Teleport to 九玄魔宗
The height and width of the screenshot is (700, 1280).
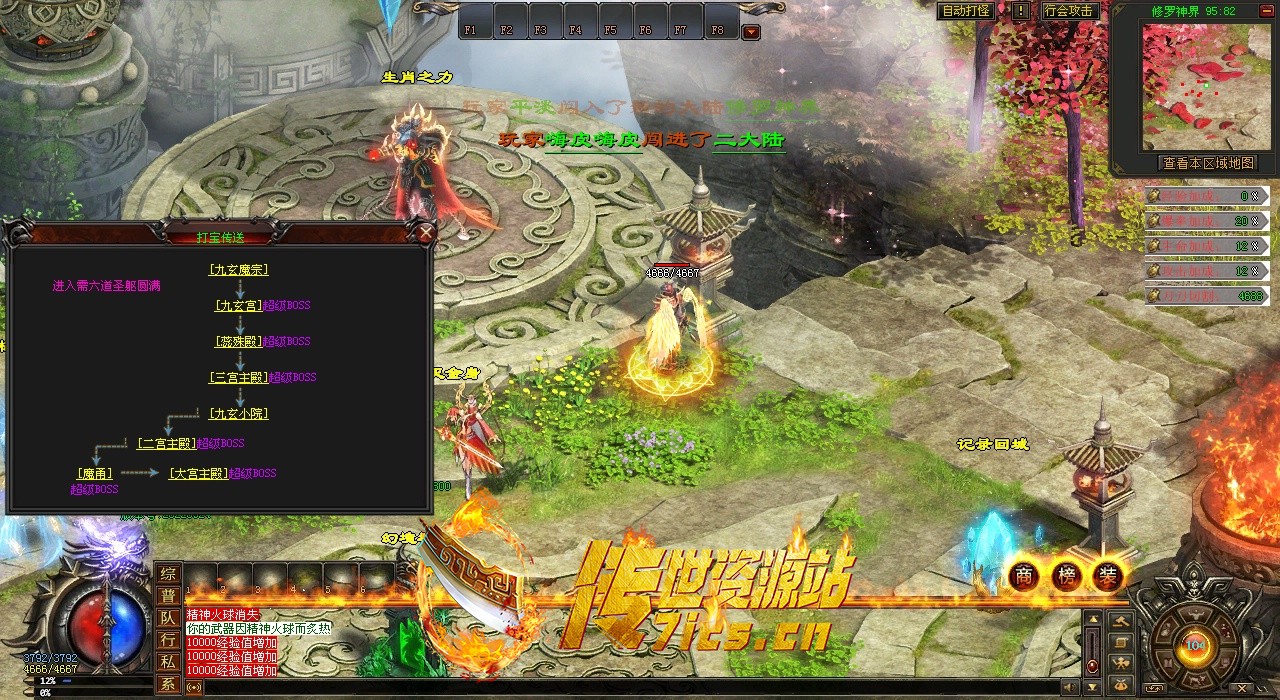pyautogui.click(x=238, y=270)
